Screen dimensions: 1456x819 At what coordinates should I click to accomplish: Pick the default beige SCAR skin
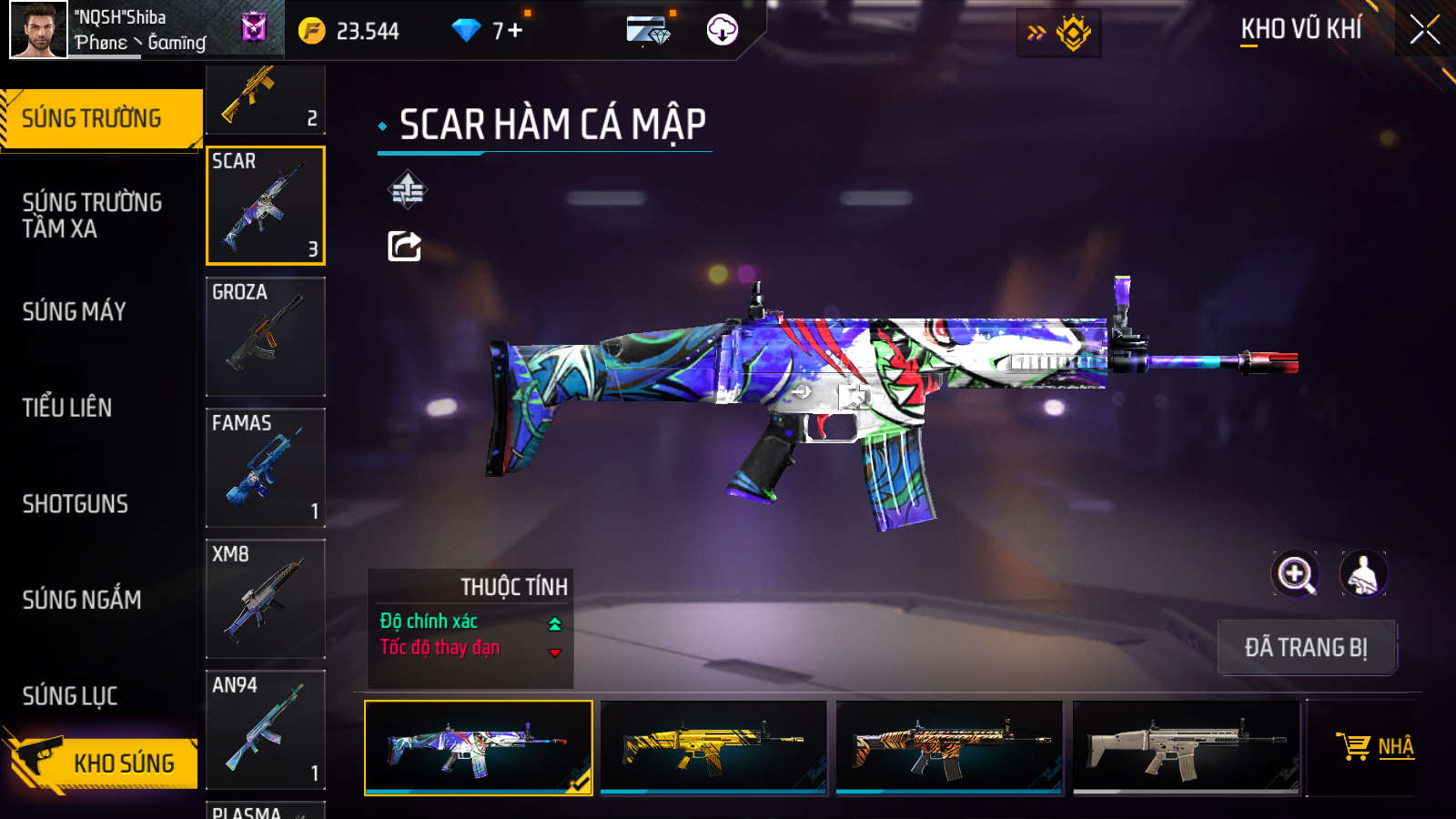(1186, 747)
